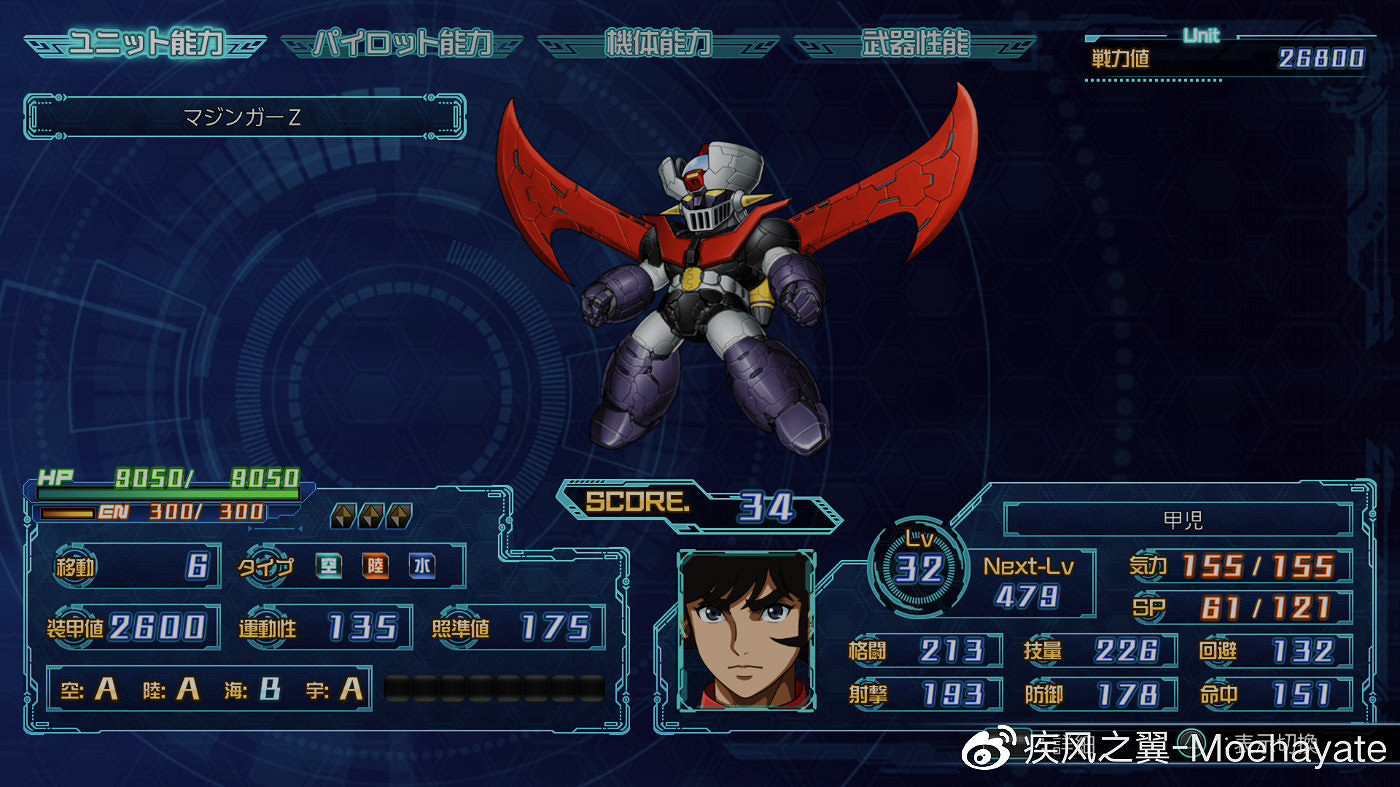Open the パイロット能力 tab
The width and height of the screenshot is (1400, 787).
(402, 44)
